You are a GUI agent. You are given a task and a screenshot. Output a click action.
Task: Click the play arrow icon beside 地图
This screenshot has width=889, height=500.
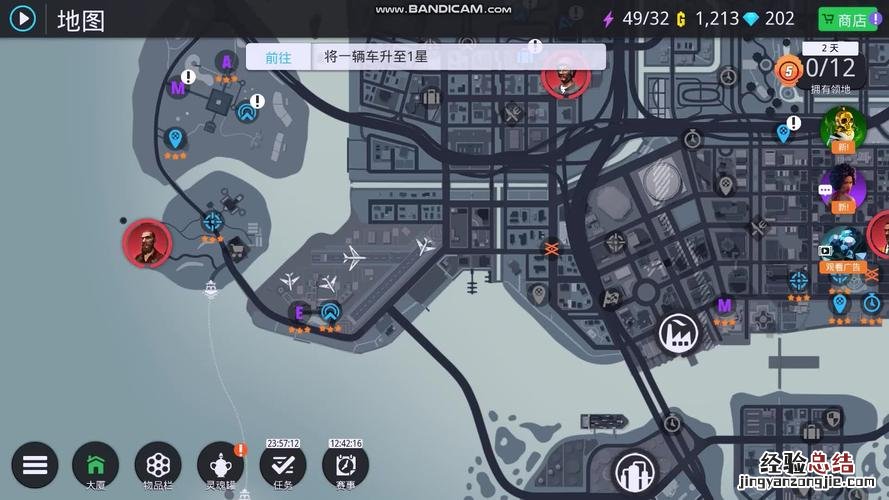pyautogui.click(x=22, y=18)
